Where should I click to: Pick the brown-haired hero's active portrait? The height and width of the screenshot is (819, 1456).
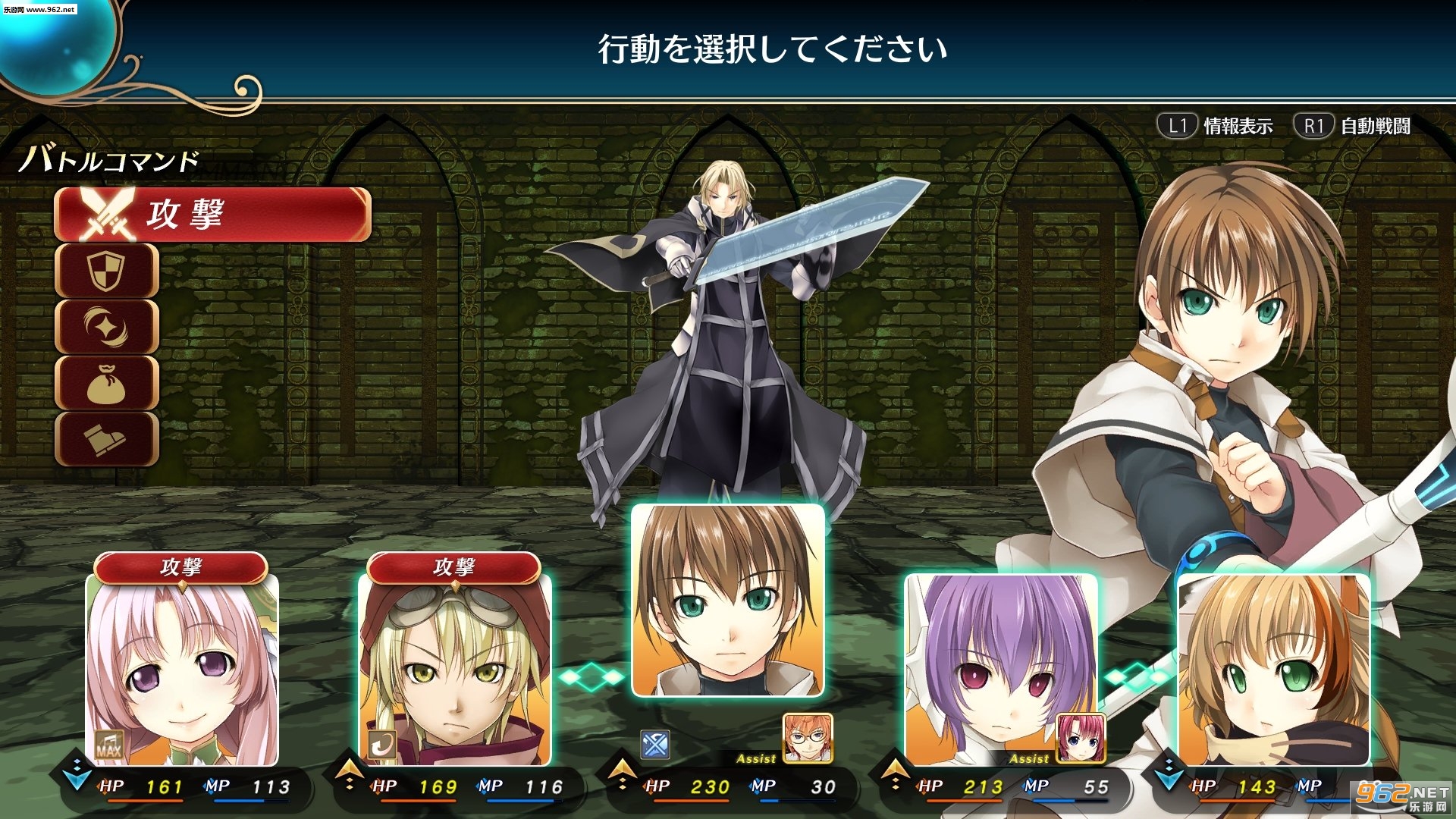[728, 601]
